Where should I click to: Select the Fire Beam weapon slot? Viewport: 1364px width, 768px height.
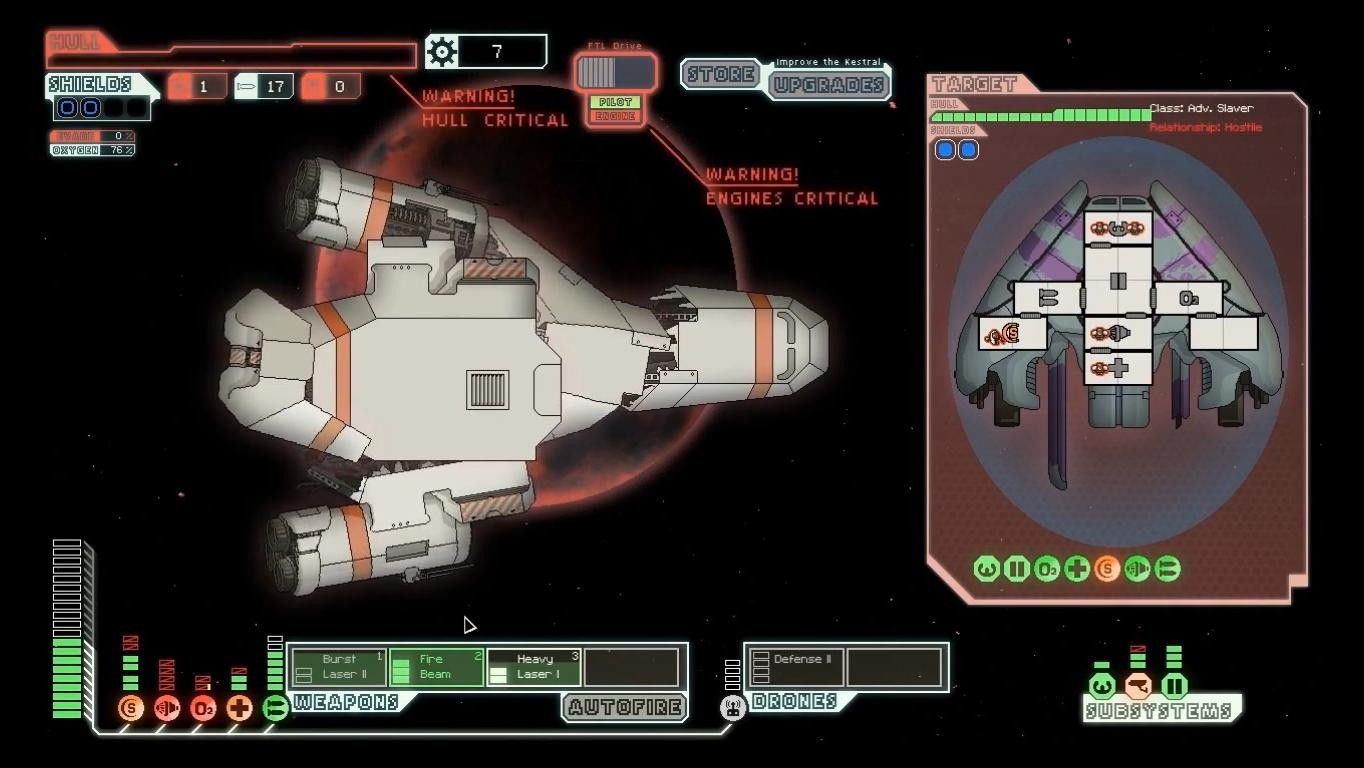[436, 667]
